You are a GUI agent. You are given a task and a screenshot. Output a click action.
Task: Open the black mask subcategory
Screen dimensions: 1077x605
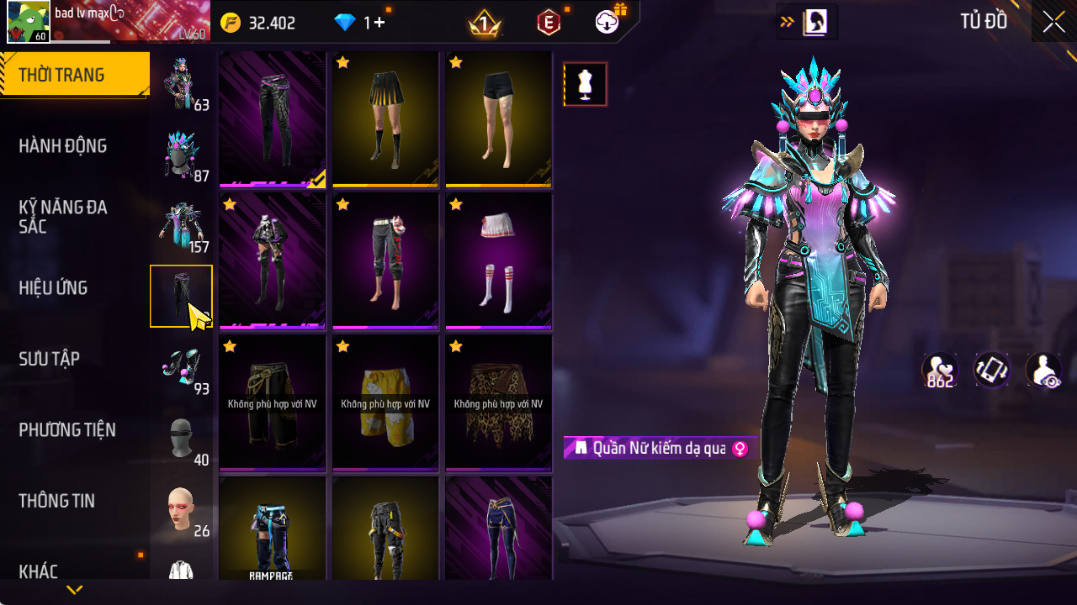181,438
